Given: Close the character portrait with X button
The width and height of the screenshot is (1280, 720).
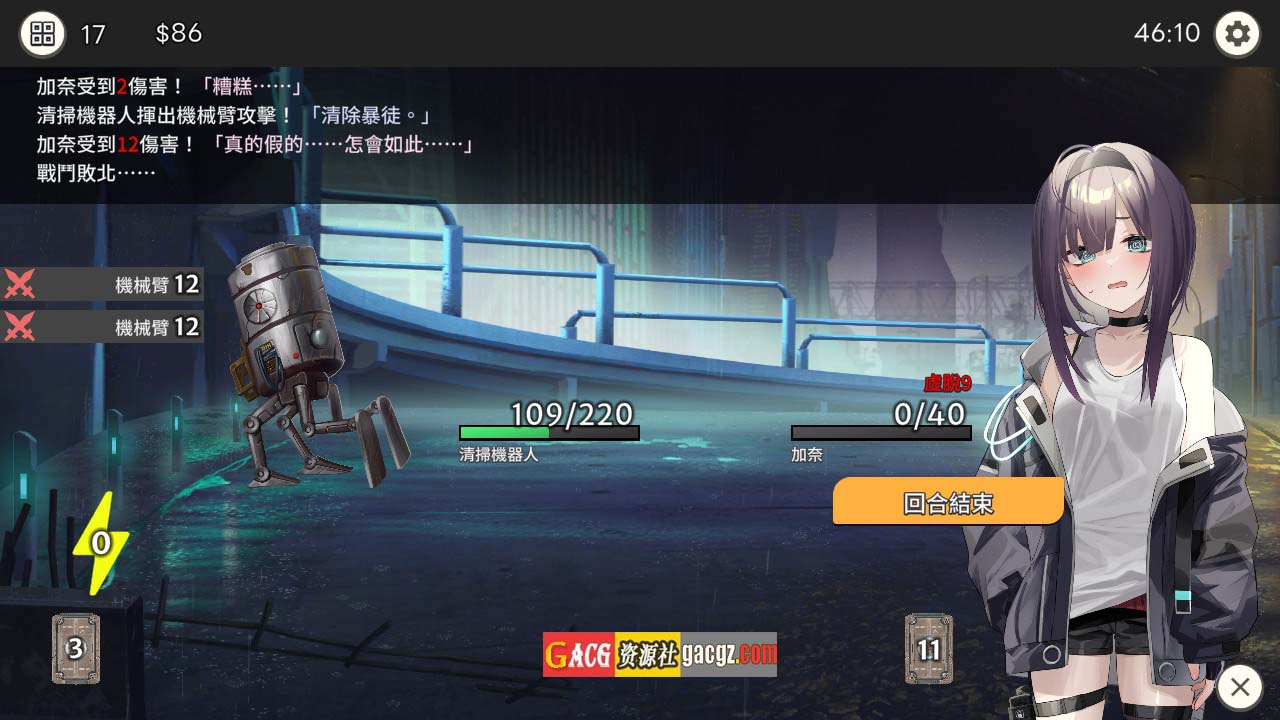Looking at the screenshot, I should point(1240,687).
